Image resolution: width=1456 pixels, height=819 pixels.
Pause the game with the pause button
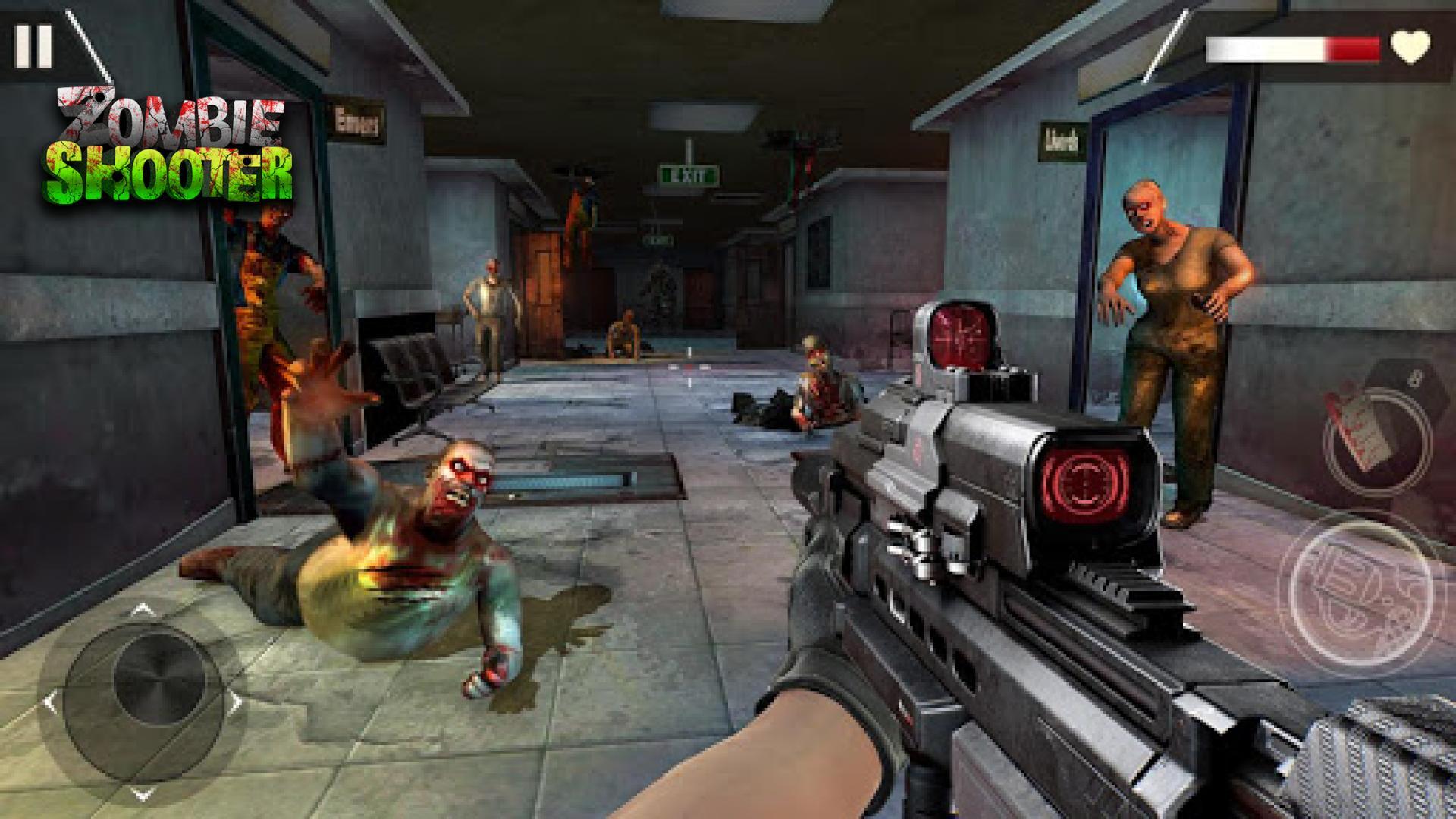tap(33, 45)
